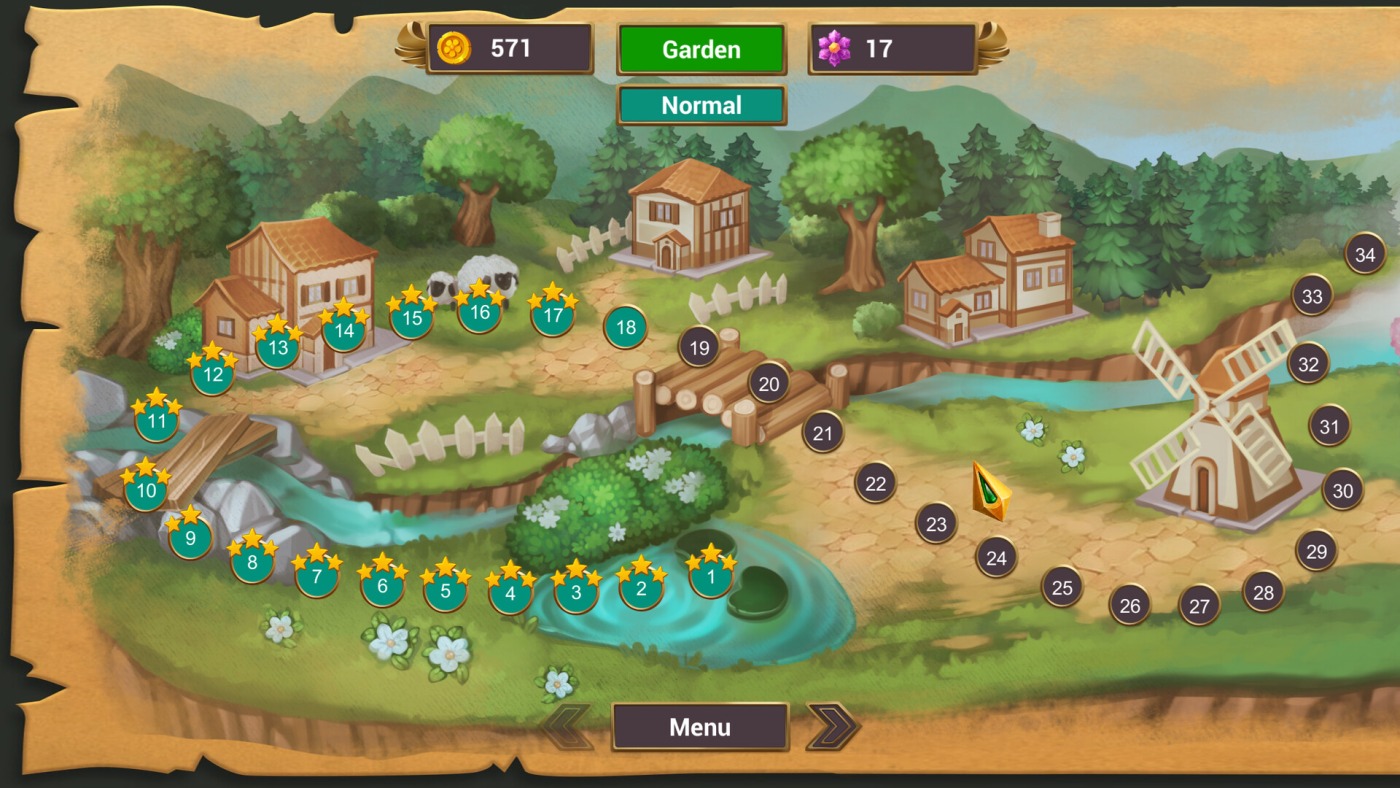Choose level 24 node

[996, 558]
